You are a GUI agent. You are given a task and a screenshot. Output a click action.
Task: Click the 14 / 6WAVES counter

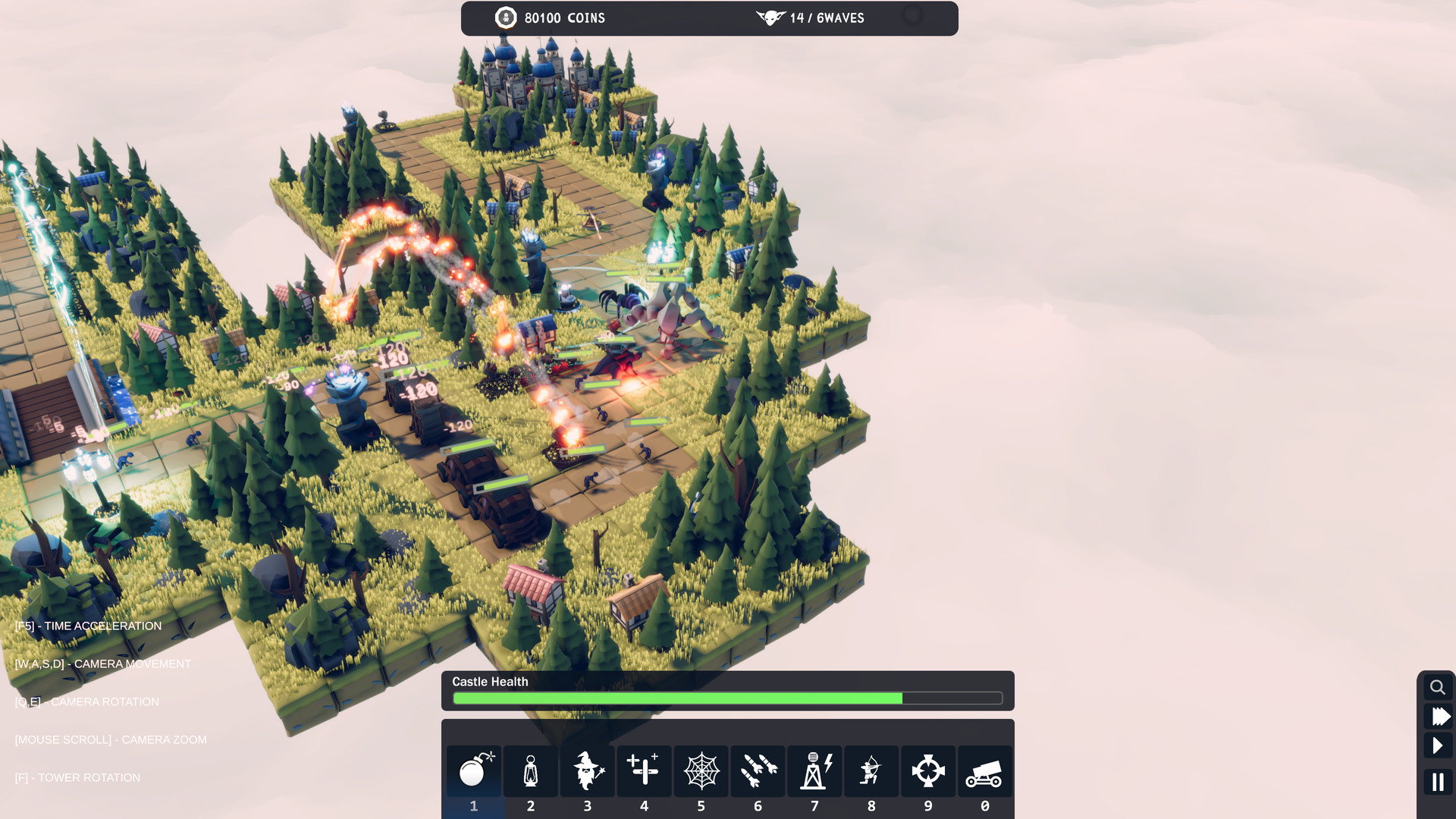coord(827,17)
